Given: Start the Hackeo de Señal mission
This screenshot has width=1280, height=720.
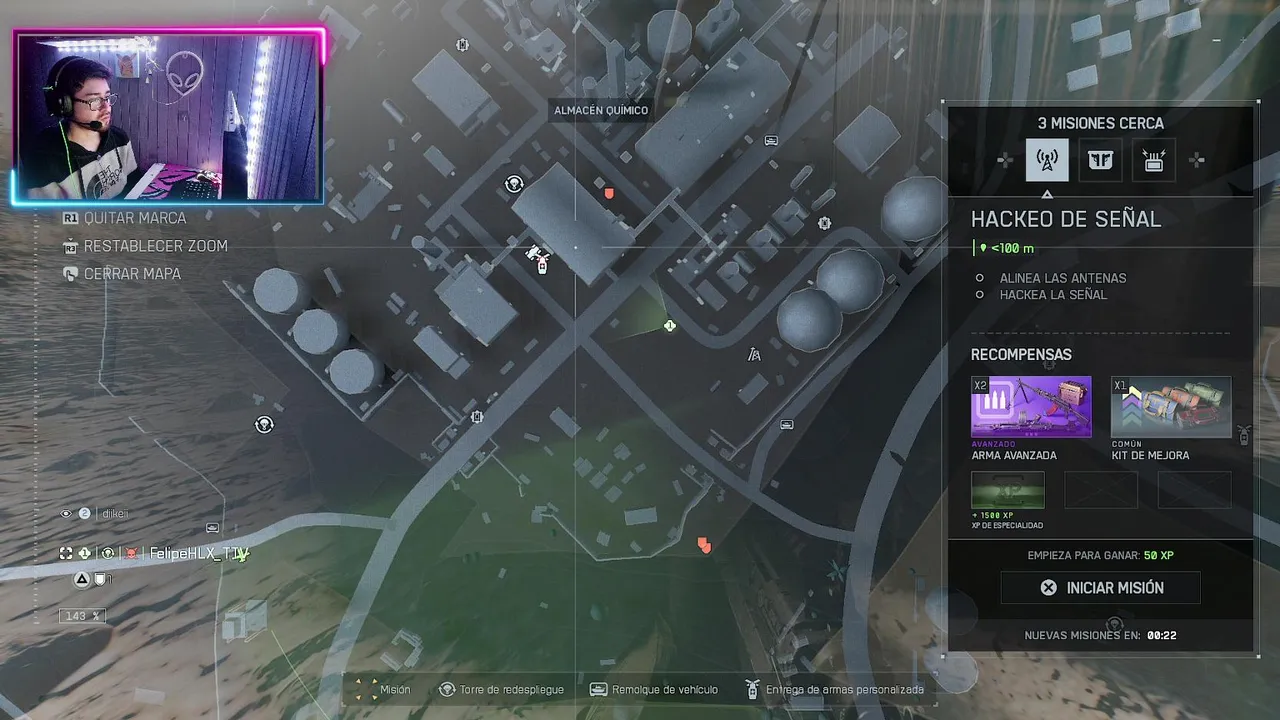Looking at the screenshot, I should point(1100,588).
